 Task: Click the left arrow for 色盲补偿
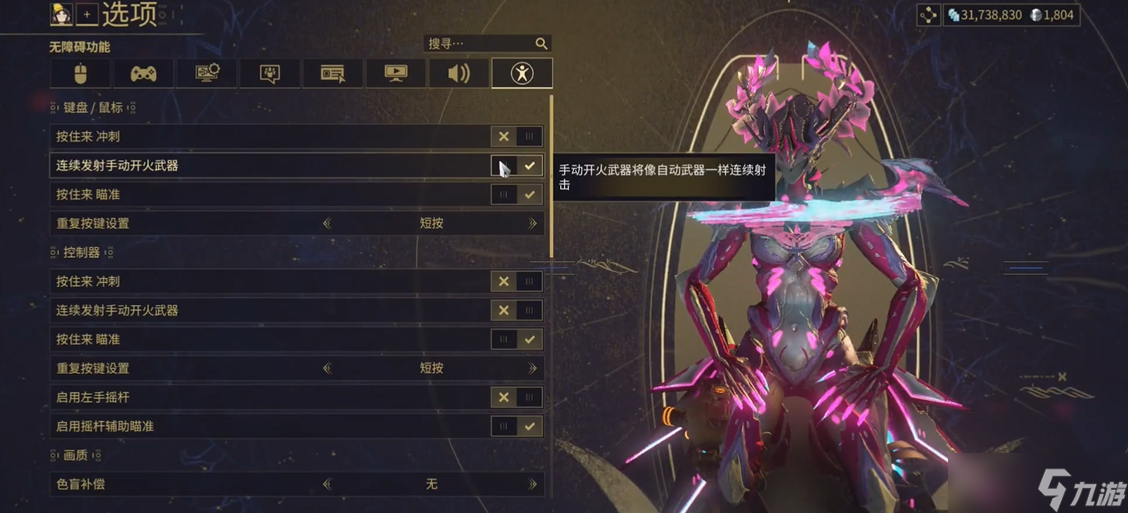pos(327,485)
